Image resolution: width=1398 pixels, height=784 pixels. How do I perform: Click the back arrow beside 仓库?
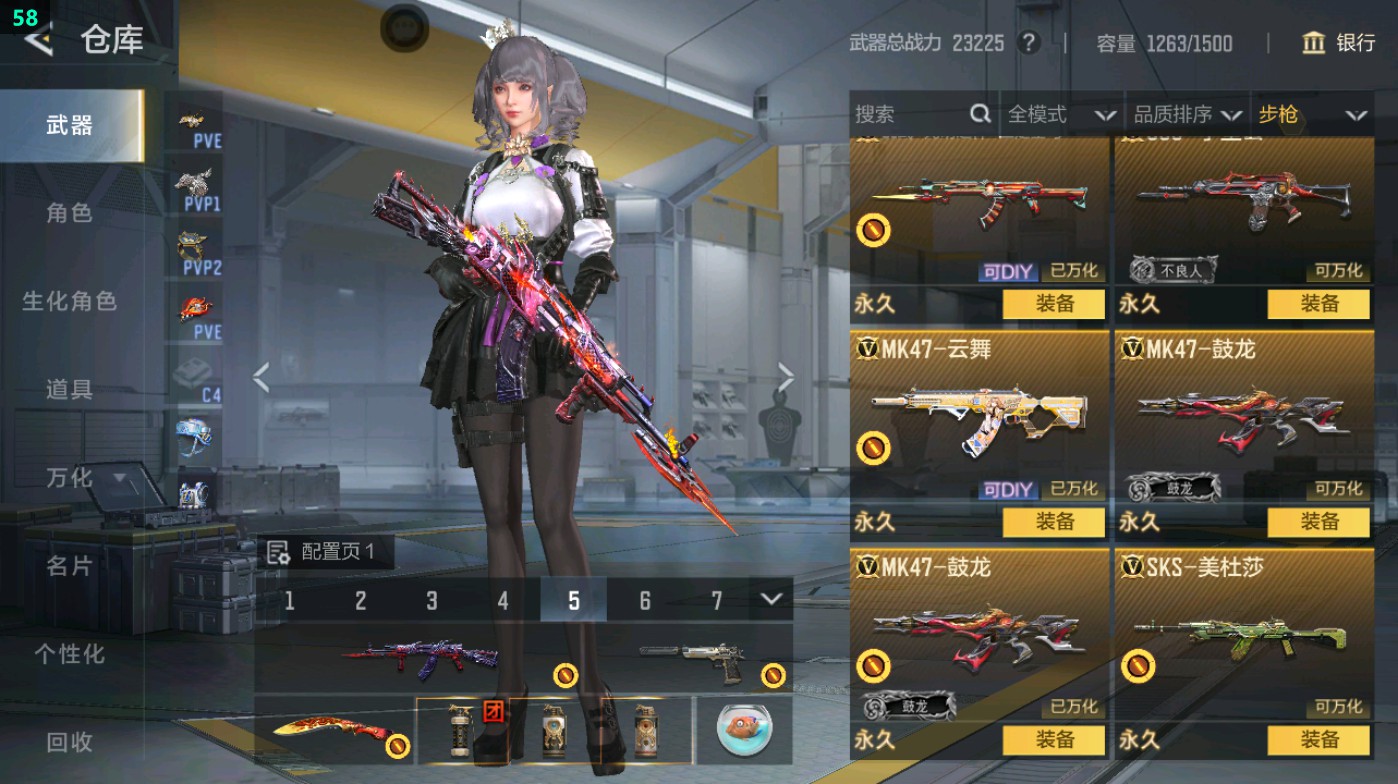(x=37, y=42)
